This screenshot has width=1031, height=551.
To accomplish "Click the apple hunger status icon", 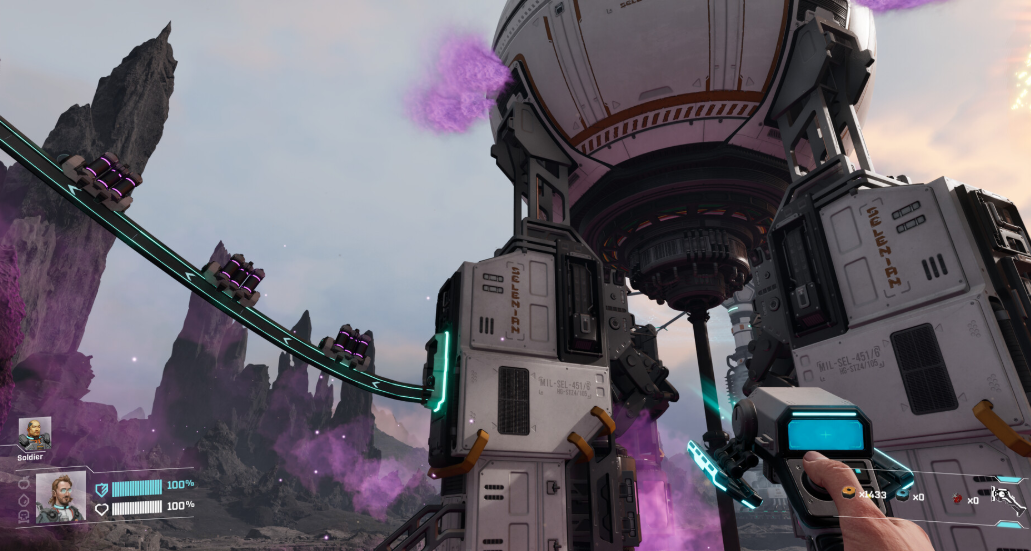I will coord(23,482).
